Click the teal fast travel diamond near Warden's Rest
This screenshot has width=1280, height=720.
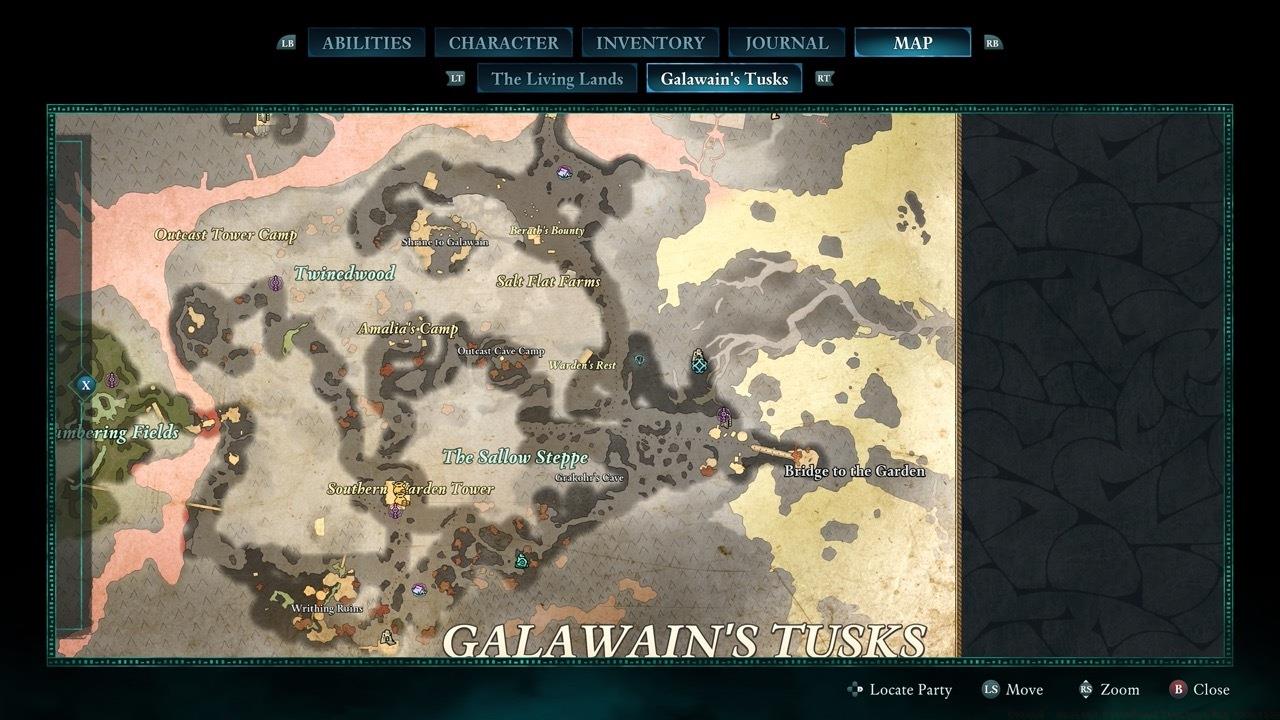(x=697, y=366)
